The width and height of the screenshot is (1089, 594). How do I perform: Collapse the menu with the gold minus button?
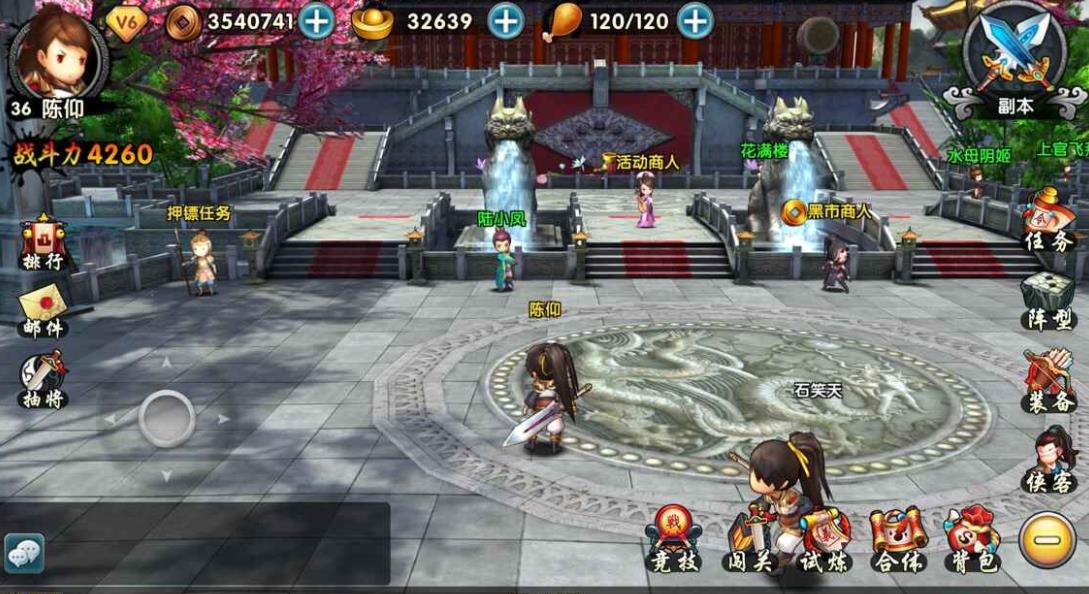[x=1047, y=540]
